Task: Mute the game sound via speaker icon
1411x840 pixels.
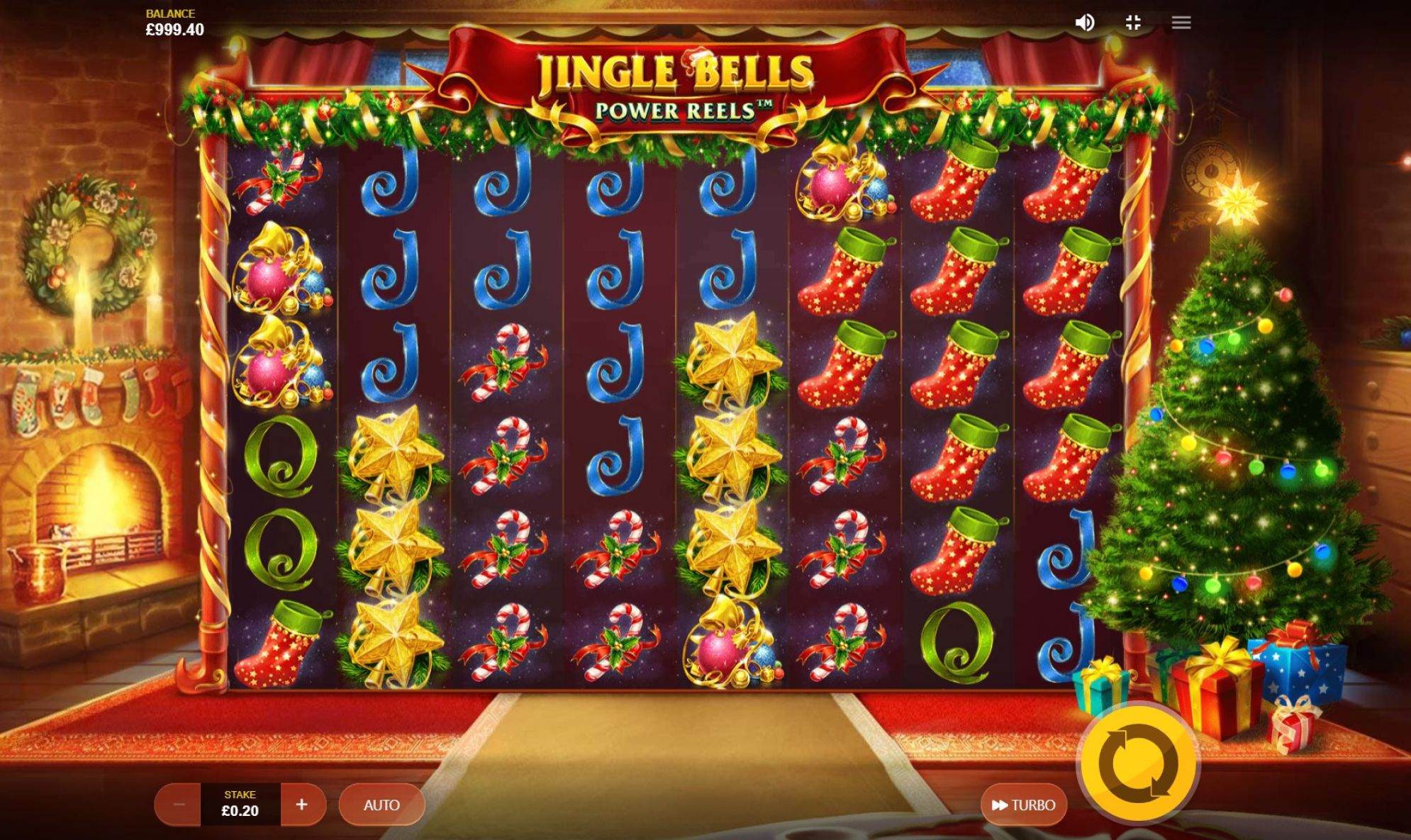Action: point(1084,23)
